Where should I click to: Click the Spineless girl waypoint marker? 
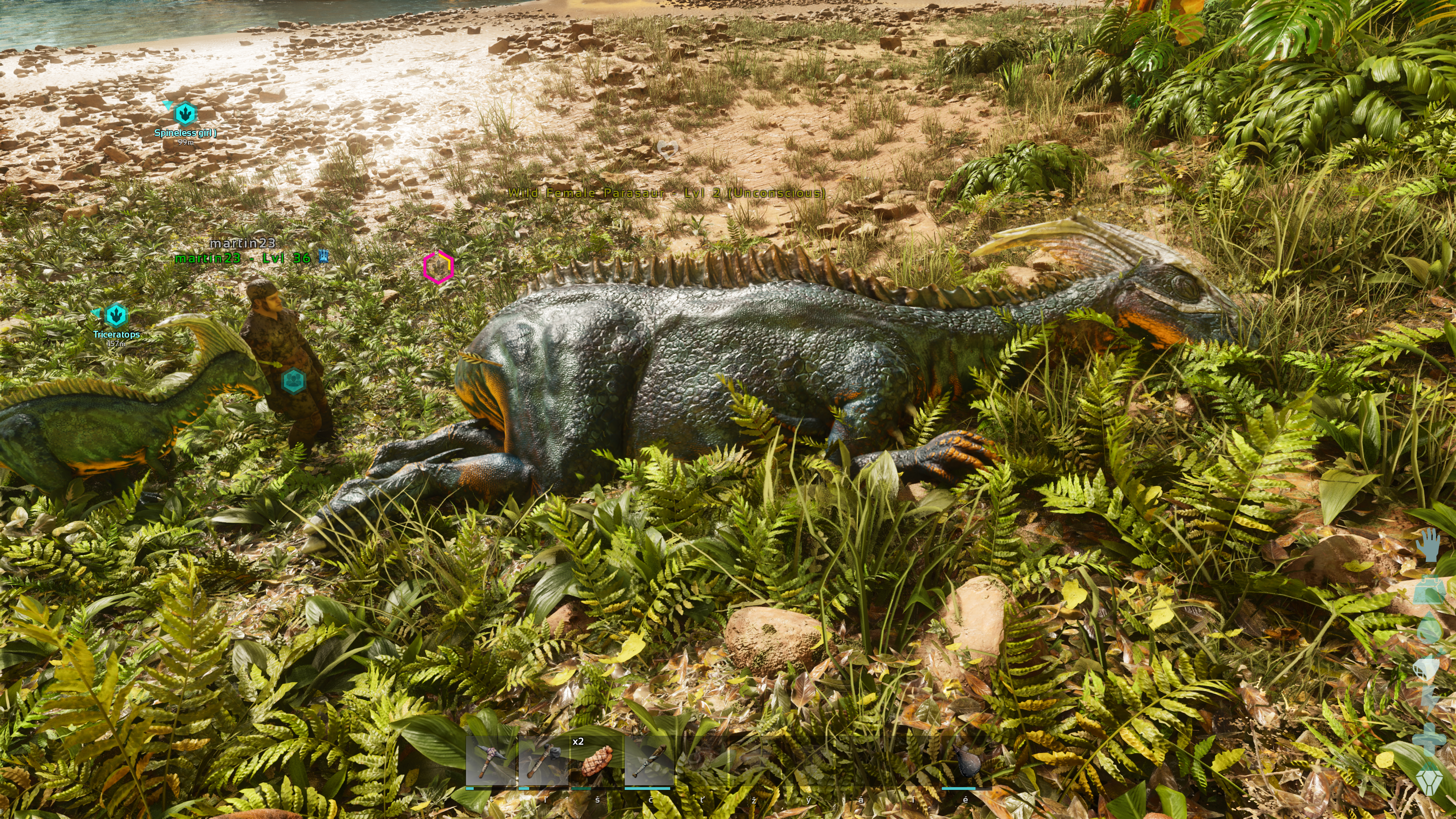[x=185, y=114]
